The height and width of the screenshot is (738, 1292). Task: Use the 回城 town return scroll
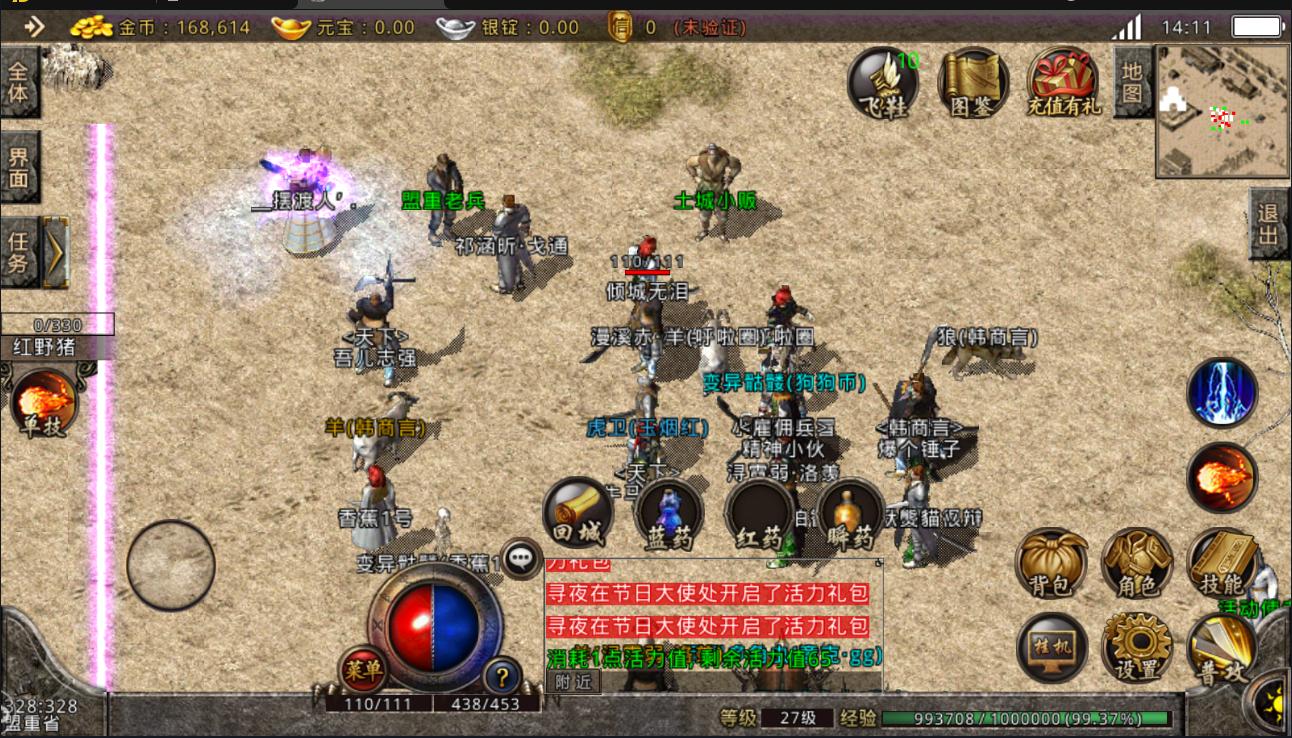click(578, 514)
